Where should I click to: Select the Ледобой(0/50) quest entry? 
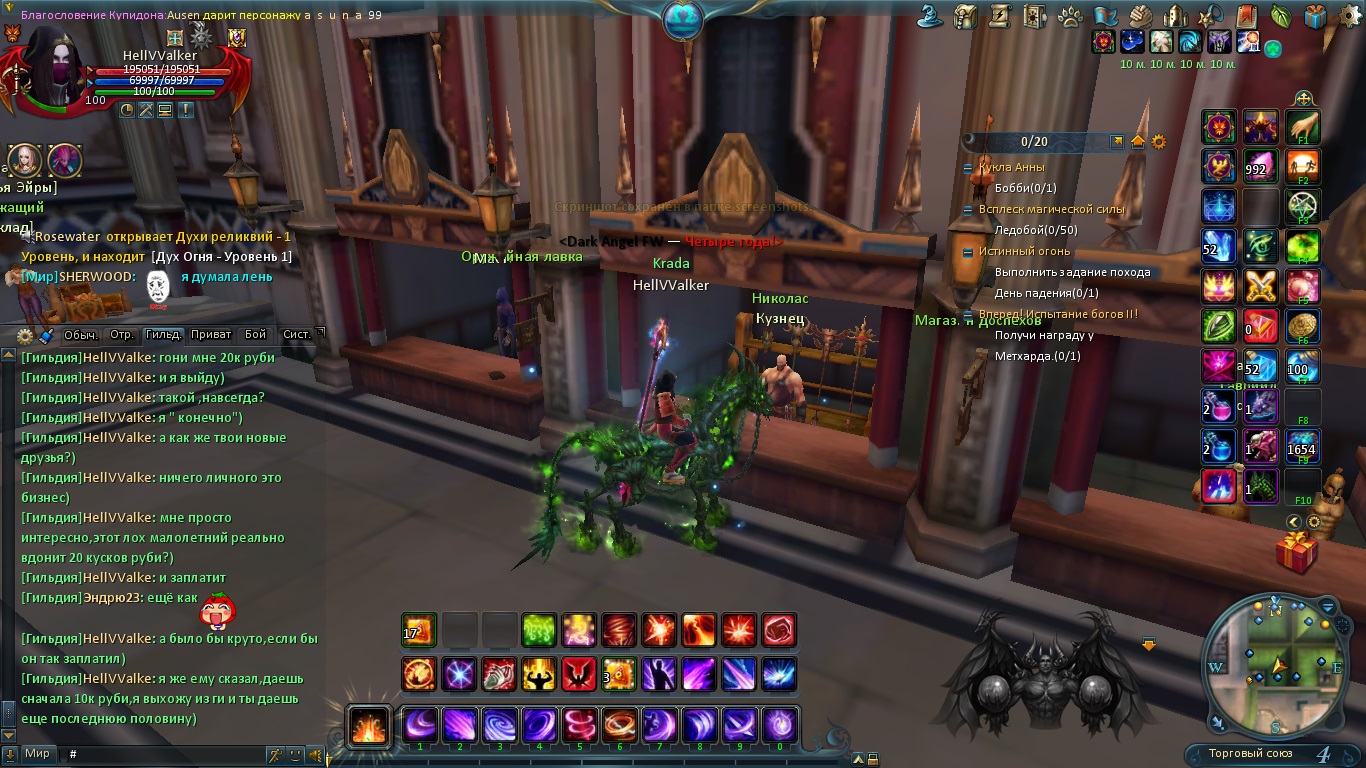1036,230
